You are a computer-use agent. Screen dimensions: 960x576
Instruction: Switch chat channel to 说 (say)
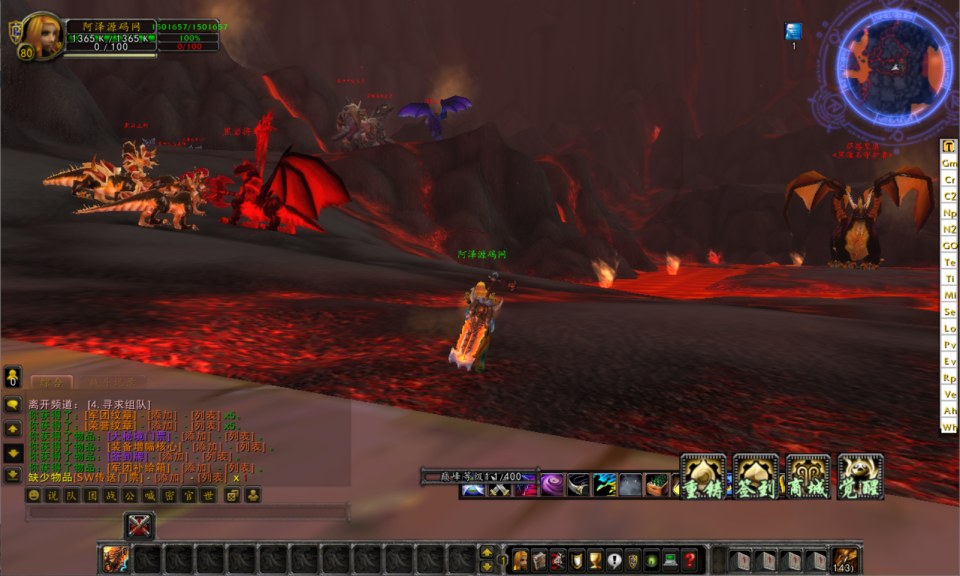click(x=52, y=495)
